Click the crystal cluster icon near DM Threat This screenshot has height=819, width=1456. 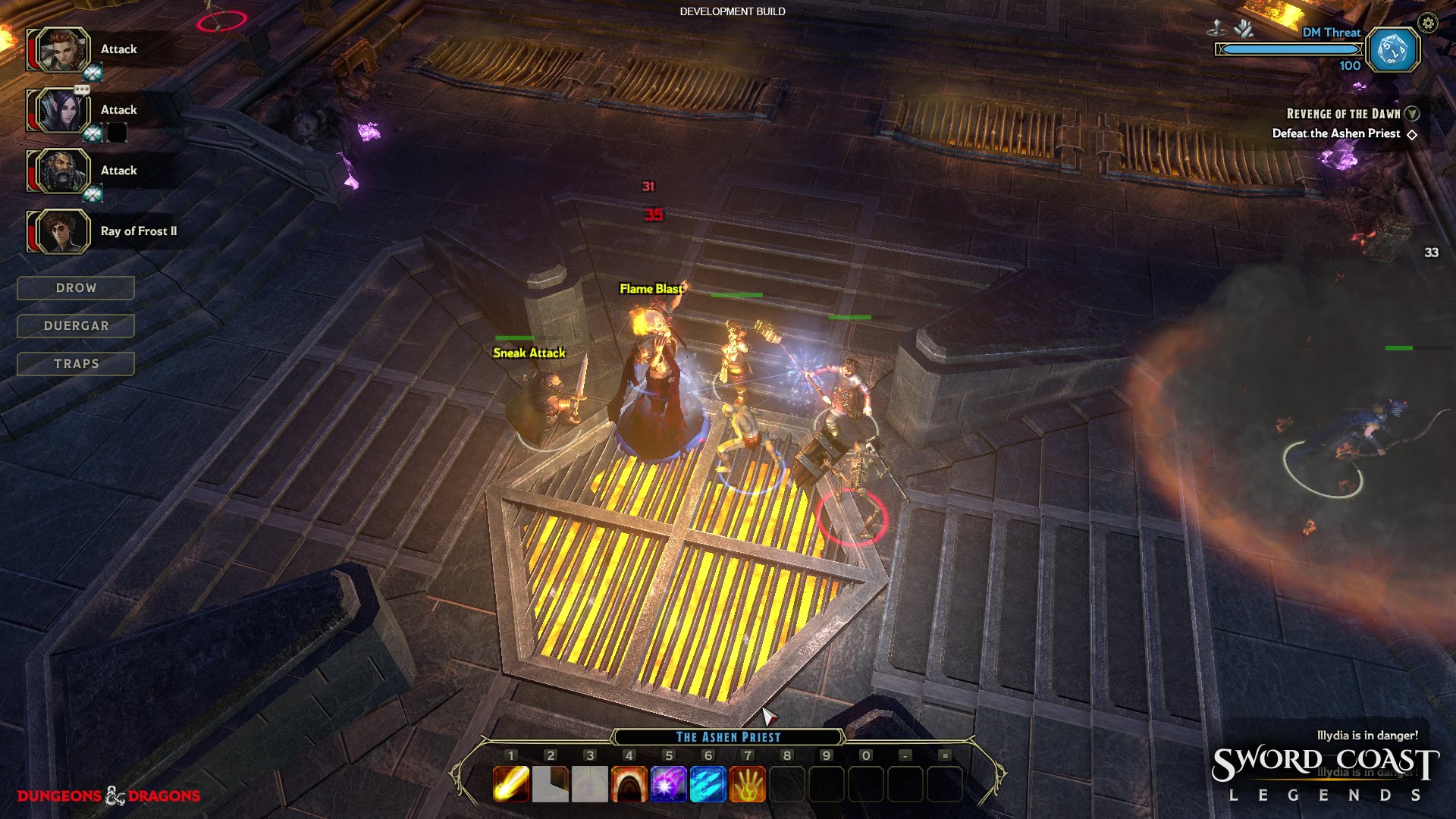[x=1244, y=30]
